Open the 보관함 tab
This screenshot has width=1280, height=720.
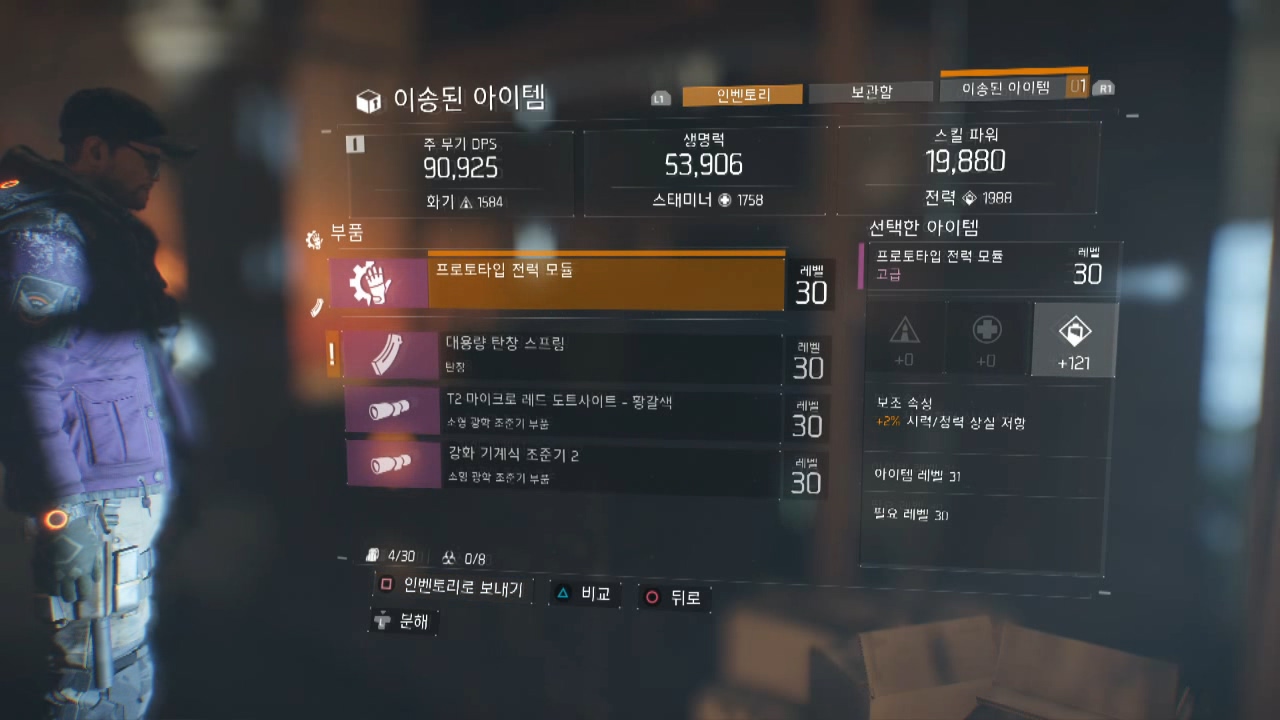pos(871,92)
